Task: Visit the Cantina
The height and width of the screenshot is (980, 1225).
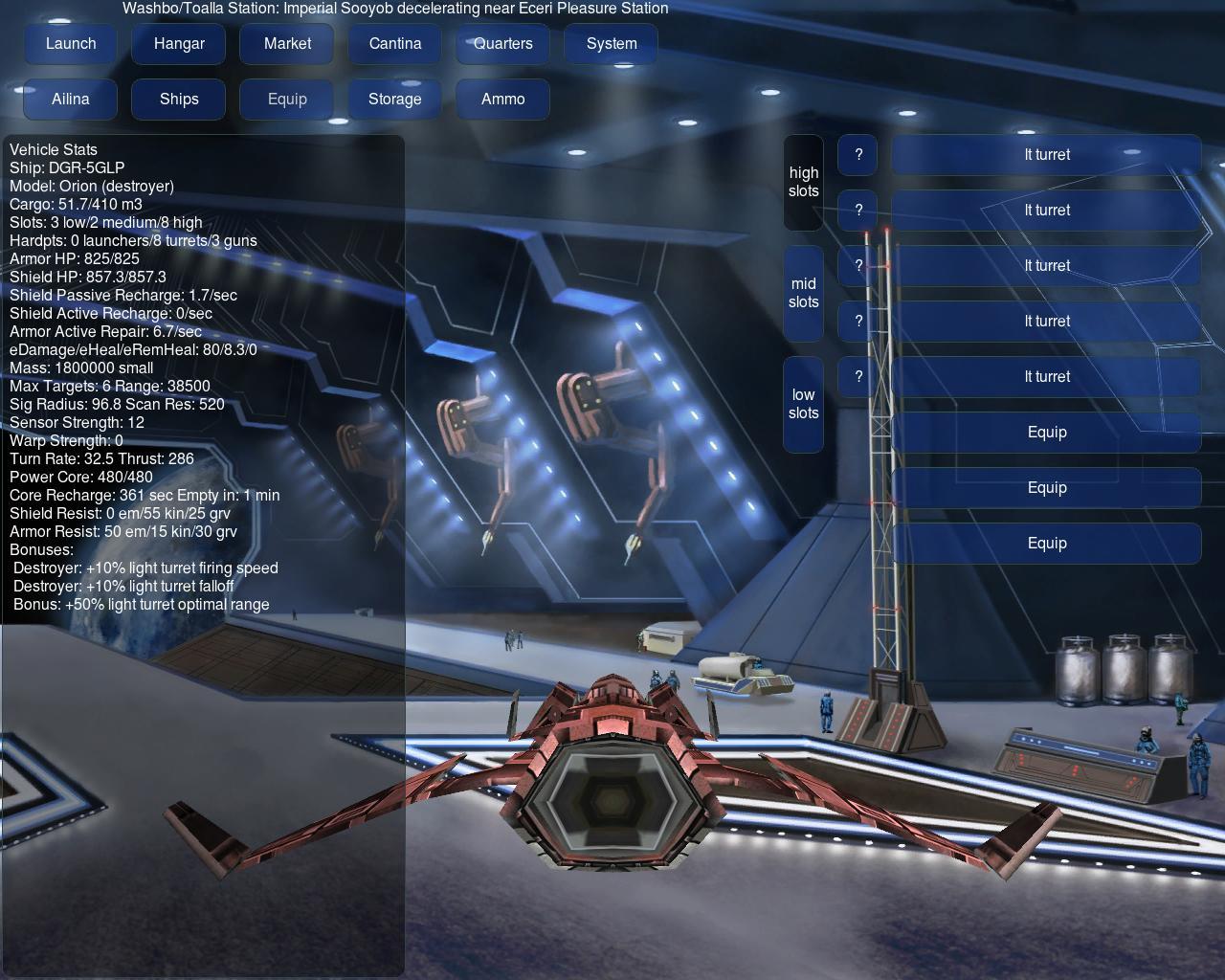Action: pos(395,44)
